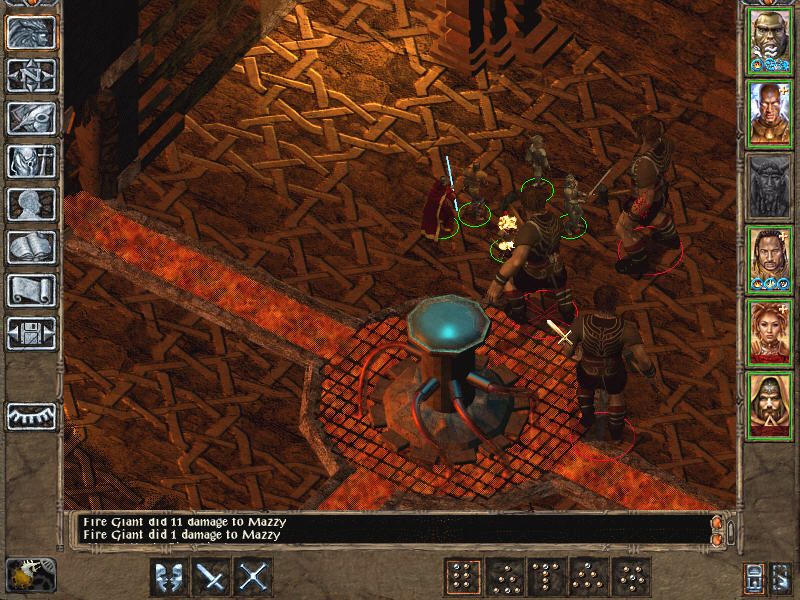Open the priest scroll button

pyautogui.click(x=31, y=290)
